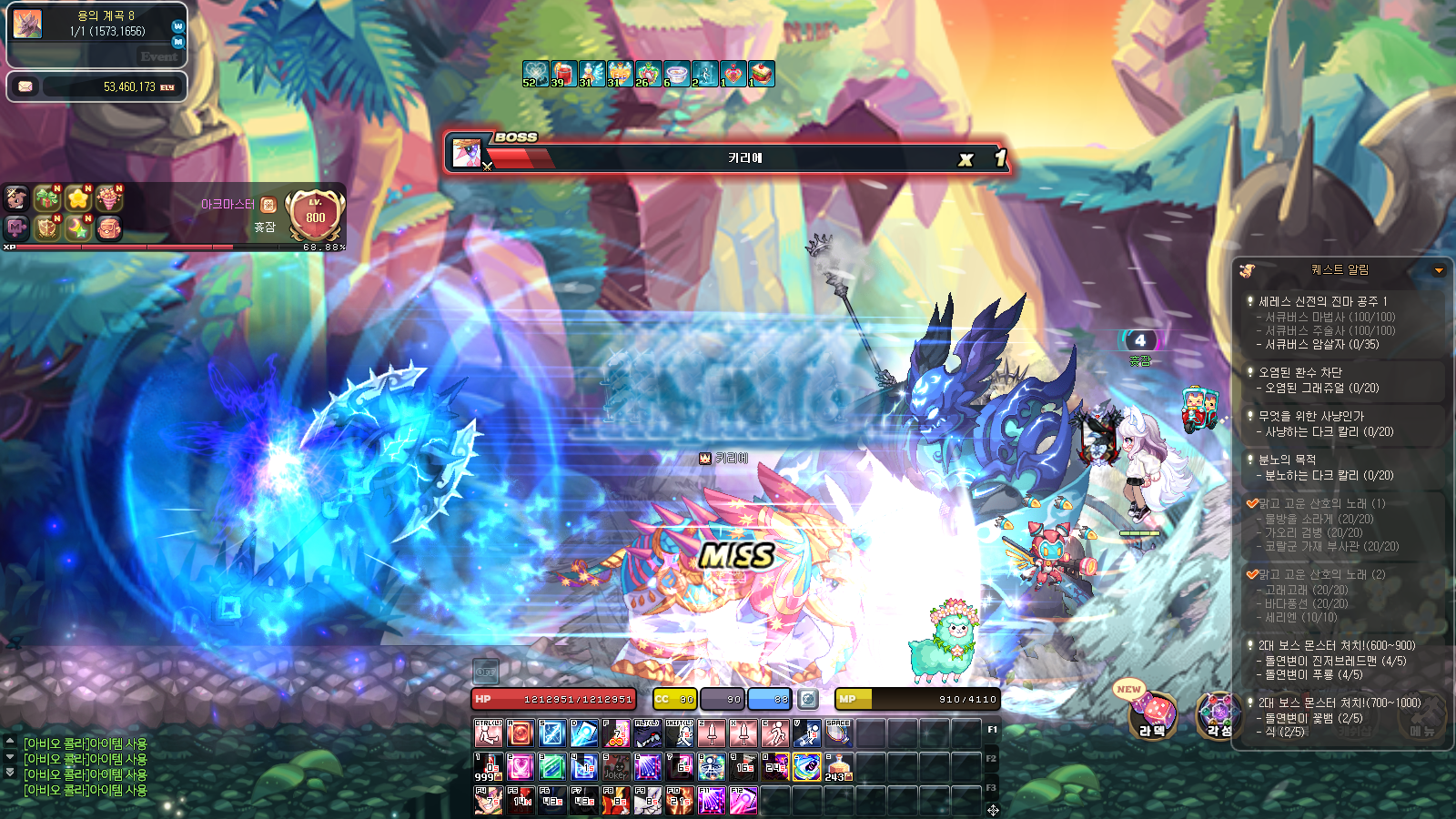This screenshot has width=1456, height=819.
Task: Click the World map magnifier button
Action: click(177, 26)
